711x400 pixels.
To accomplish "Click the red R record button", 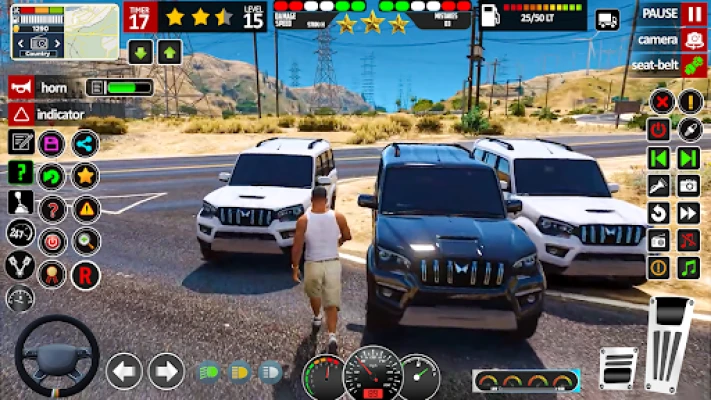I will 85,273.
